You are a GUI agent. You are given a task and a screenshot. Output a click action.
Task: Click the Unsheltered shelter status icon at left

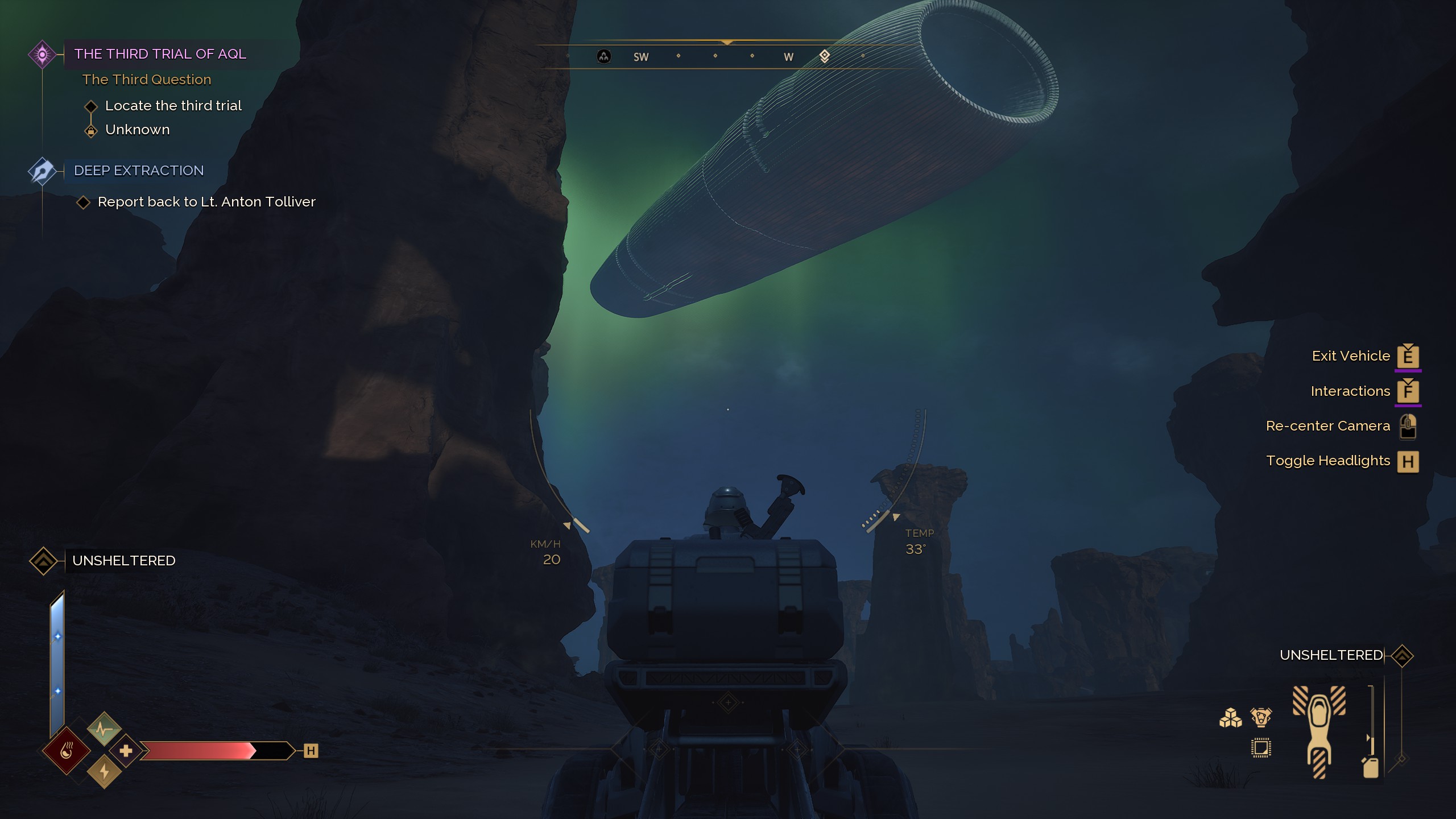pyautogui.click(x=43, y=561)
